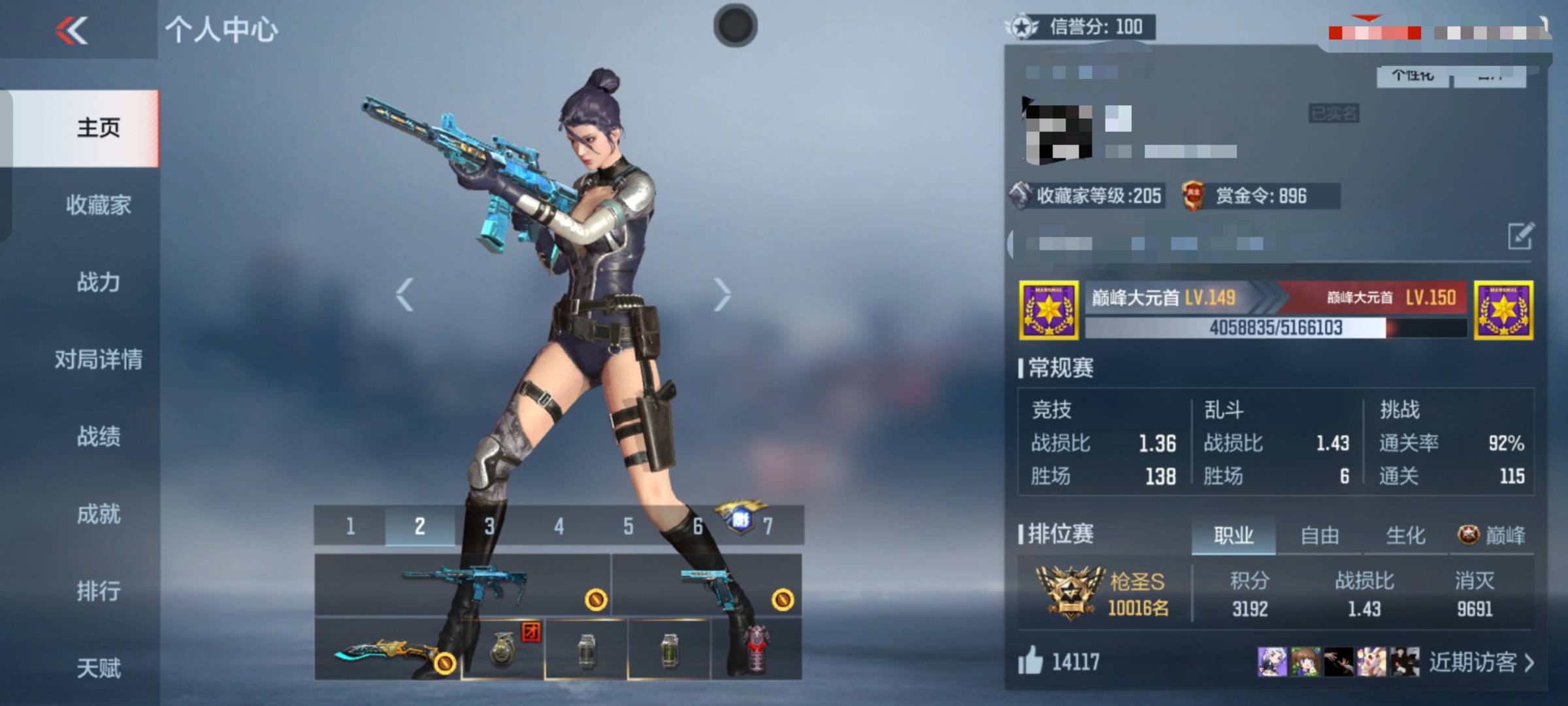
Task: Select loadout slot 5
Action: pyautogui.click(x=628, y=526)
